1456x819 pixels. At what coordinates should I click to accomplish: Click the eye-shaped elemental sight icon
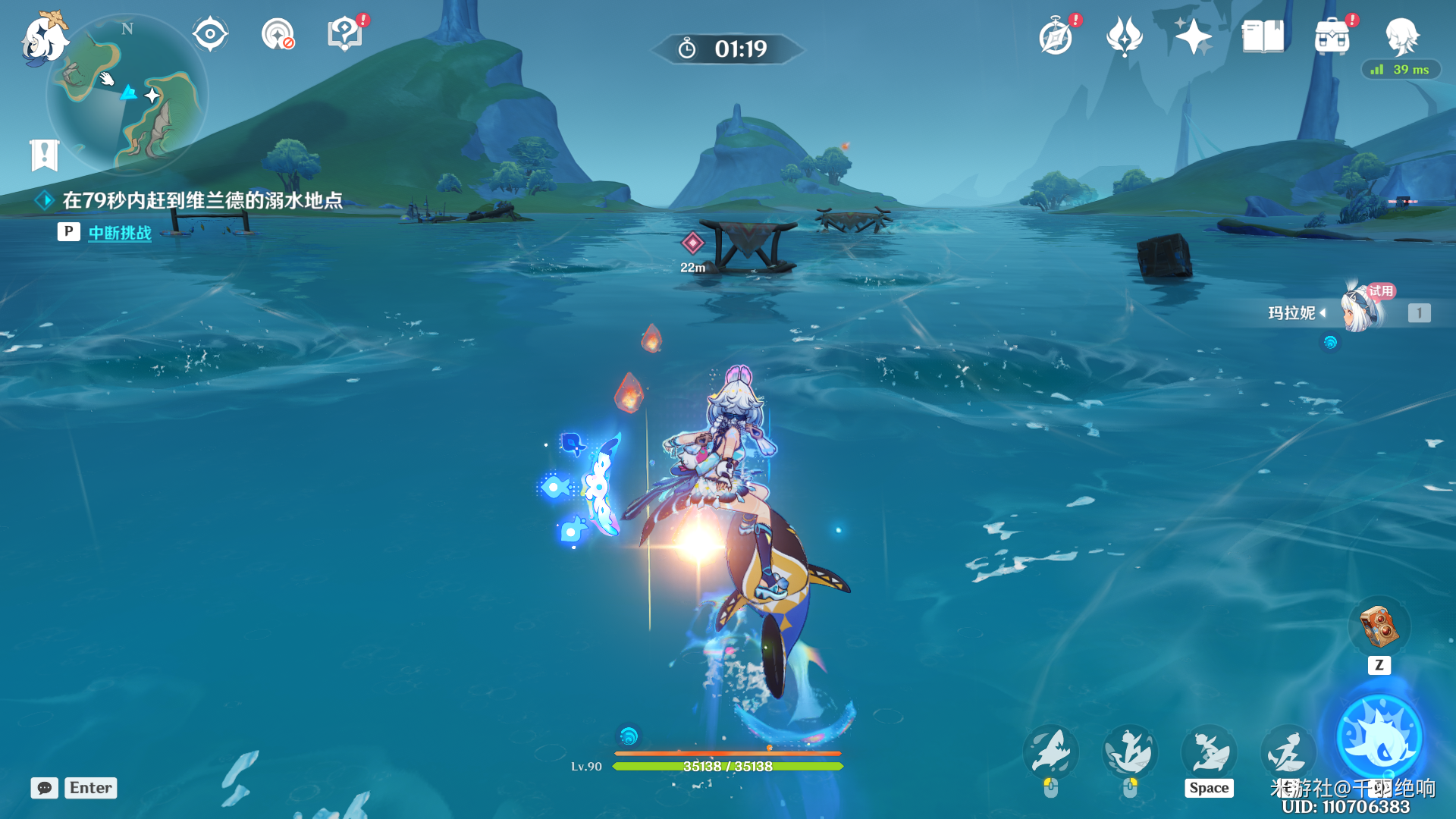(x=210, y=34)
